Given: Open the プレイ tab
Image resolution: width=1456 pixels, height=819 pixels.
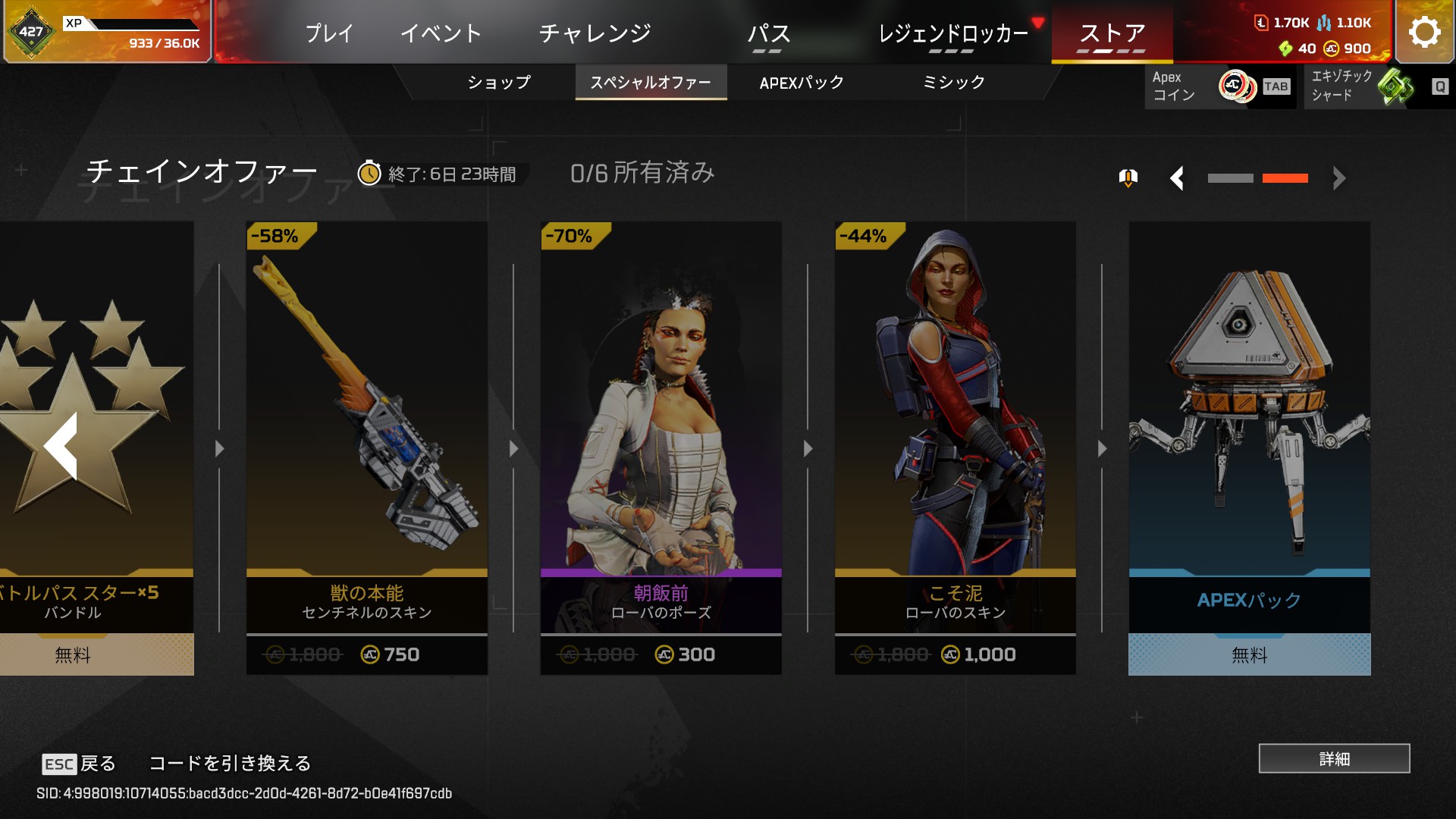Looking at the screenshot, I should coord(329,33).
